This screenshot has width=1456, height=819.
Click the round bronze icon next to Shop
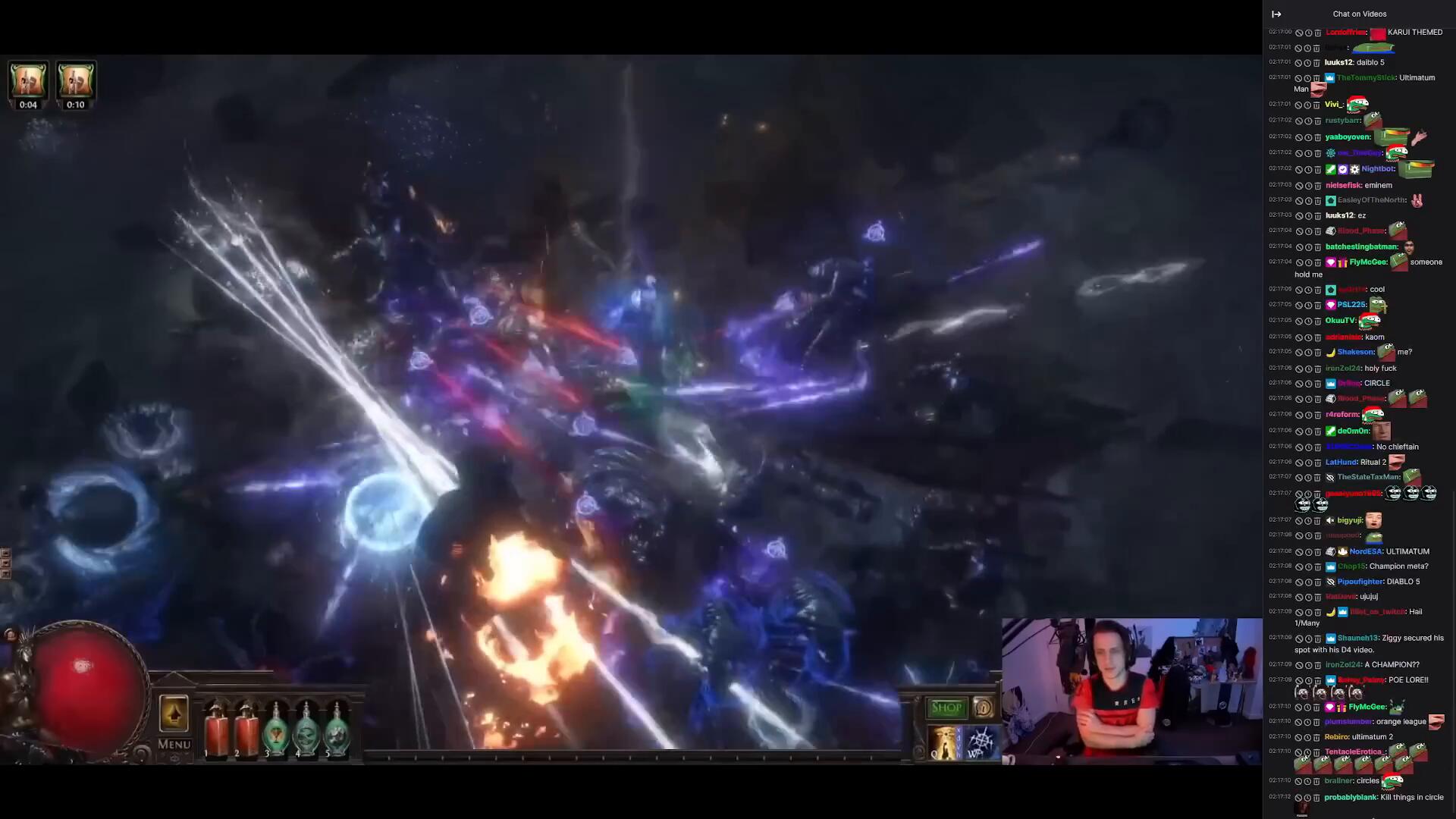[x=984, y=708]
